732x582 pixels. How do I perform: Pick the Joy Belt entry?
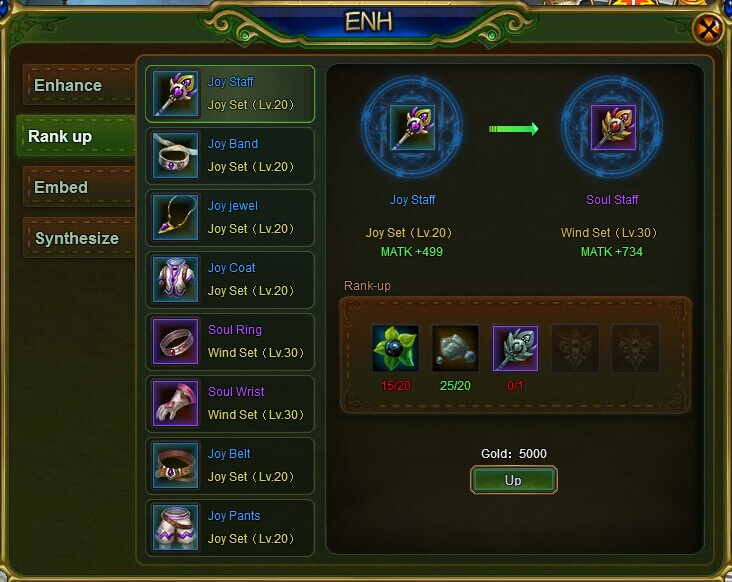coord(230,466)
